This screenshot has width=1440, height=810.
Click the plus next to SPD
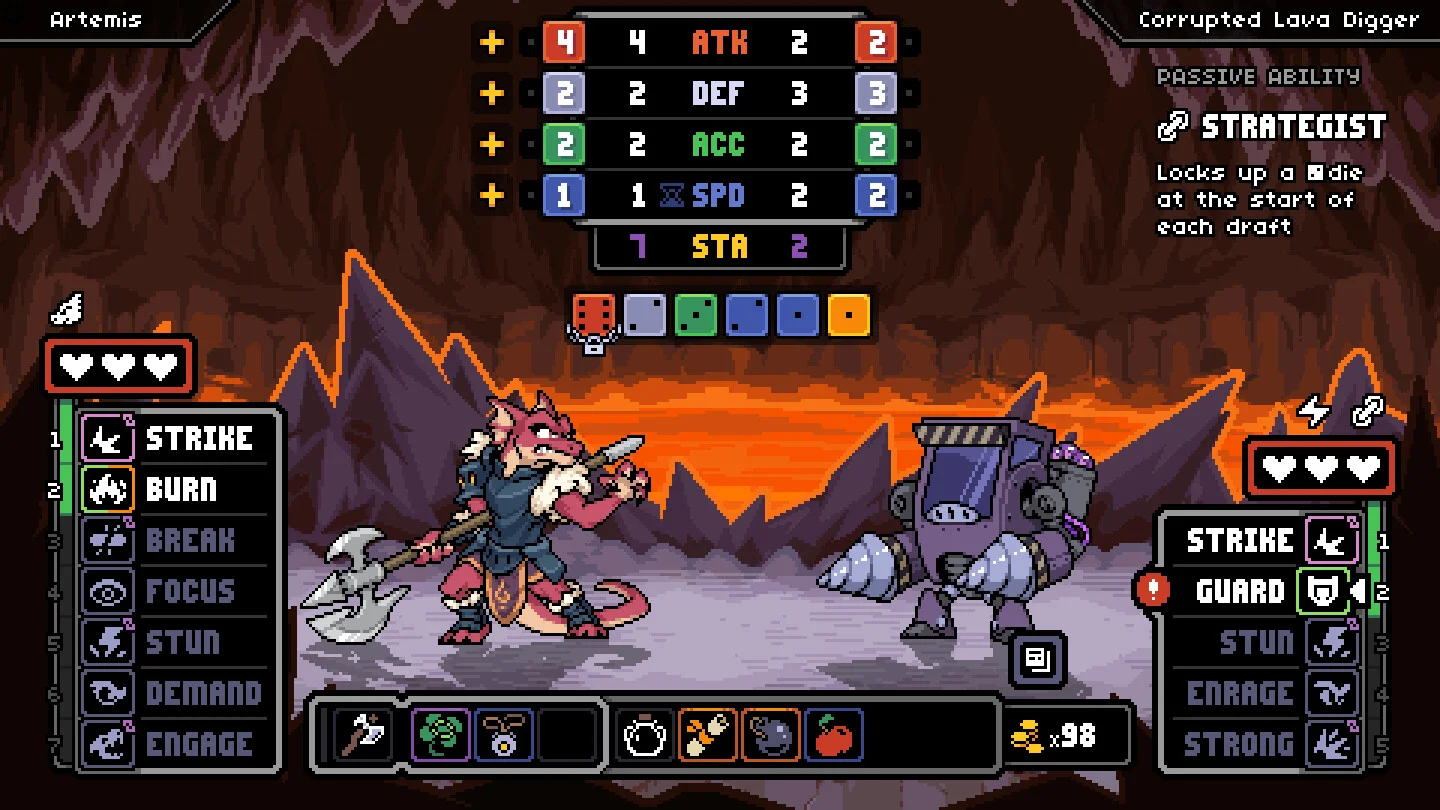492,195
